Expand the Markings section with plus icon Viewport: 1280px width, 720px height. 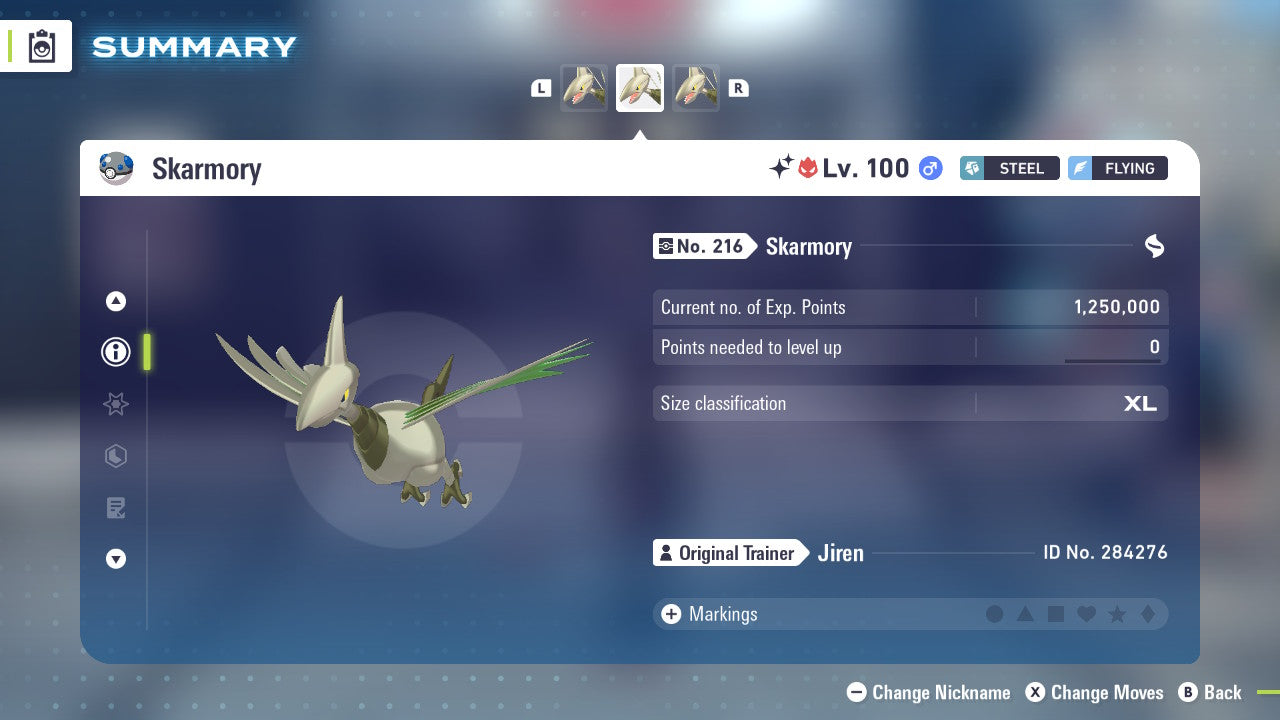669,614
